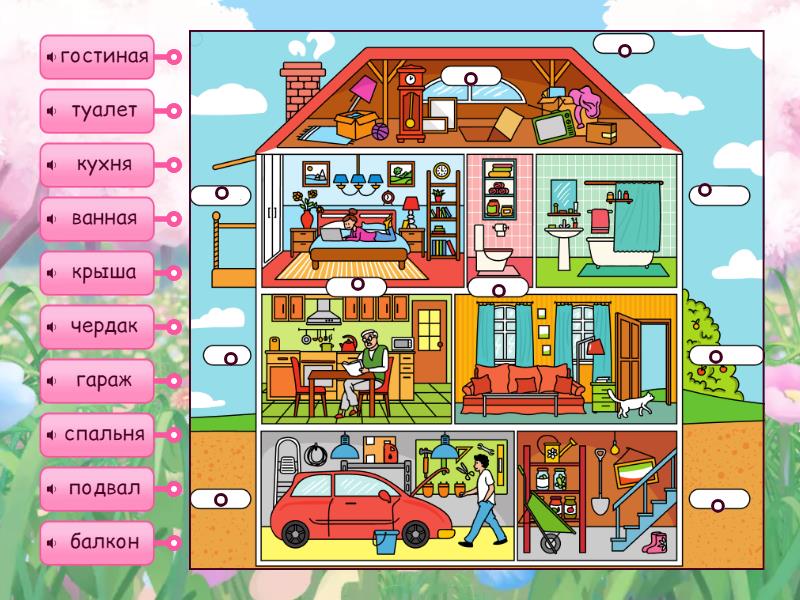Viewport: 800px width, 600px height.
Task: Pick the туалет word label
Action: (103, 111)
